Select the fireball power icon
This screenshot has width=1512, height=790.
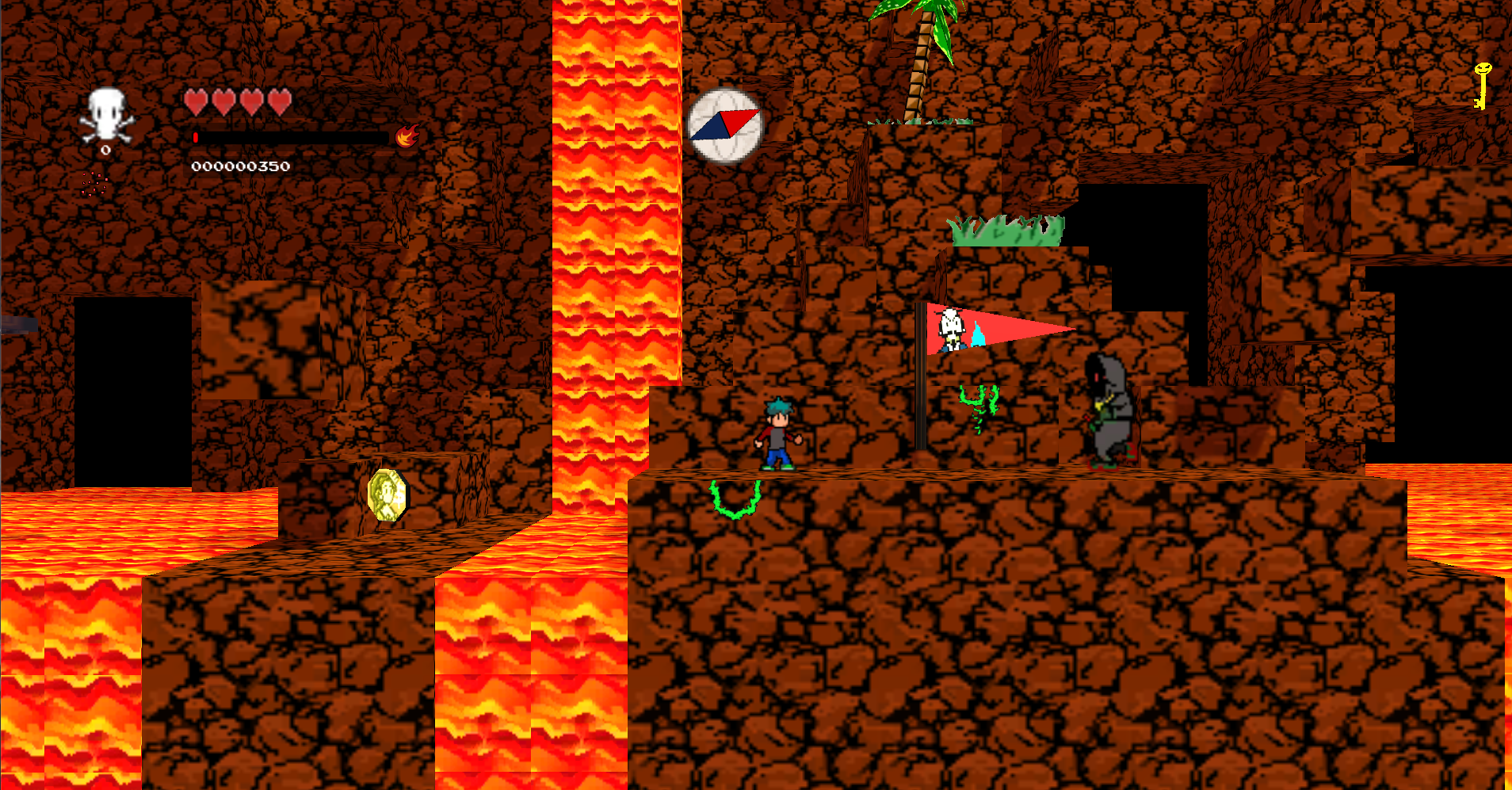(x=407, y=136)
